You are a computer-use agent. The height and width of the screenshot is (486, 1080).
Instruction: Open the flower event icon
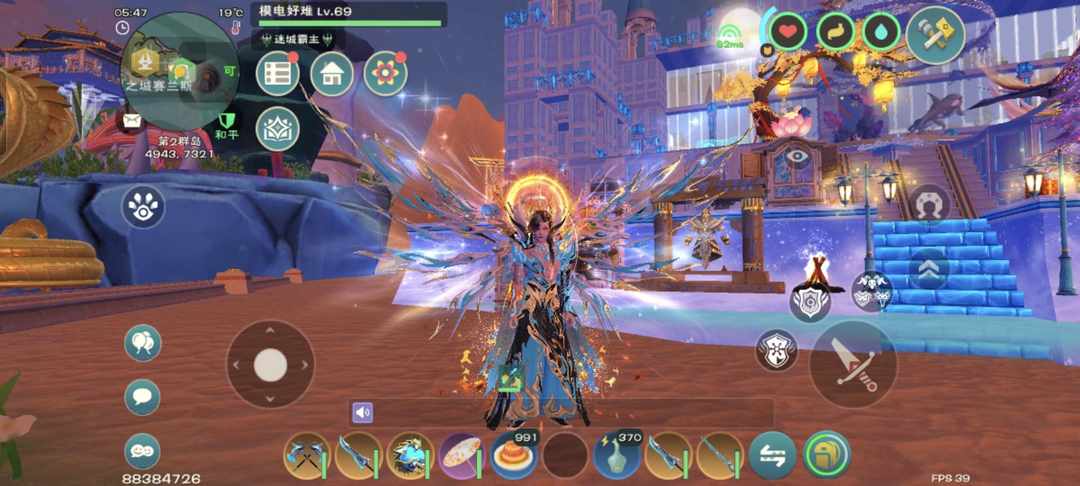385,74
